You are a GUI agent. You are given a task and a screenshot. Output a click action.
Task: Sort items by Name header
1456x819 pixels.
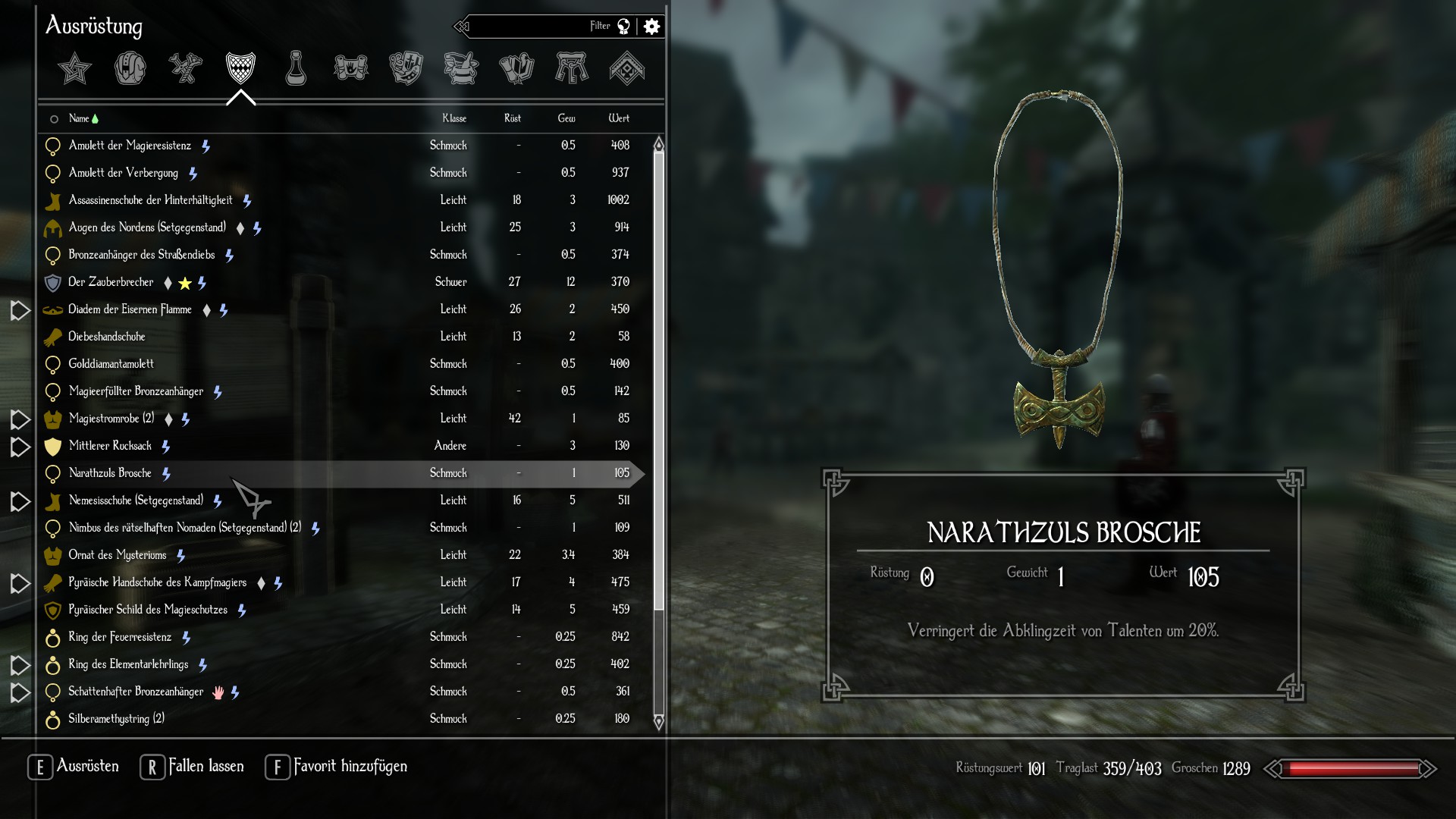coord(79,118)
